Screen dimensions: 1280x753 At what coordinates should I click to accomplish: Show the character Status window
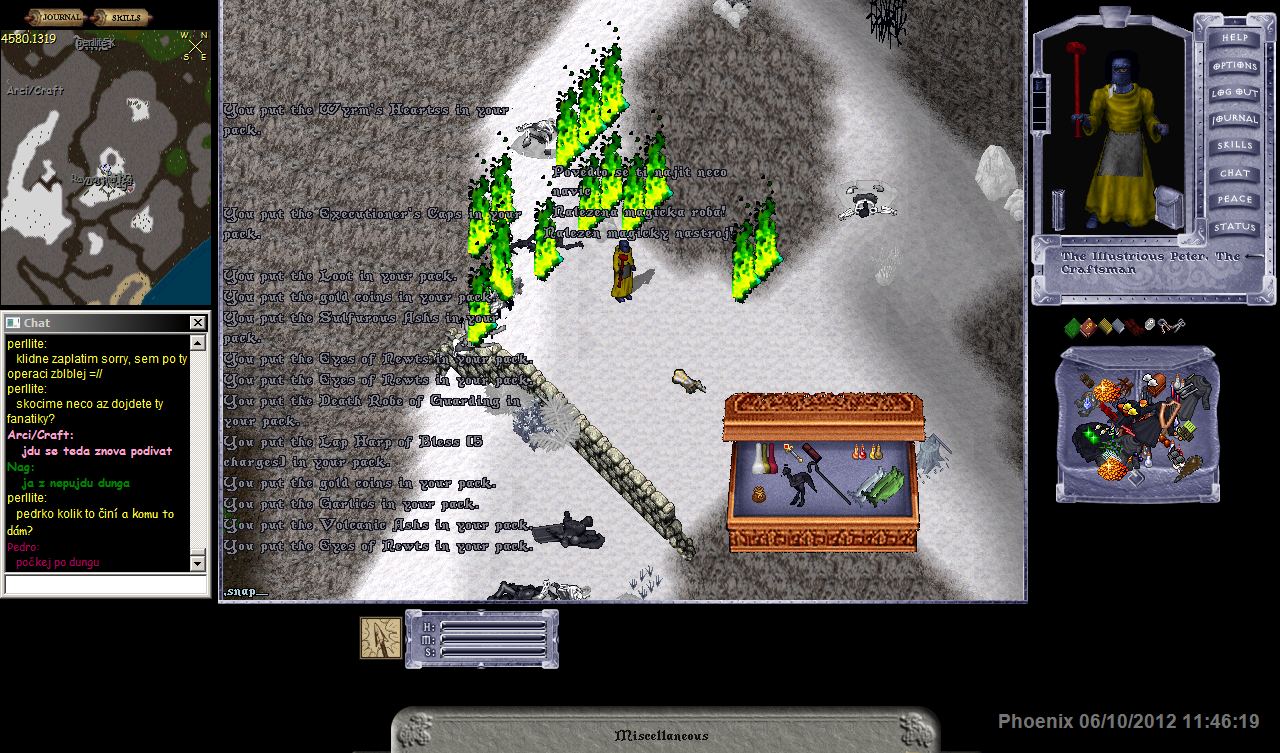coord(1235,227)
